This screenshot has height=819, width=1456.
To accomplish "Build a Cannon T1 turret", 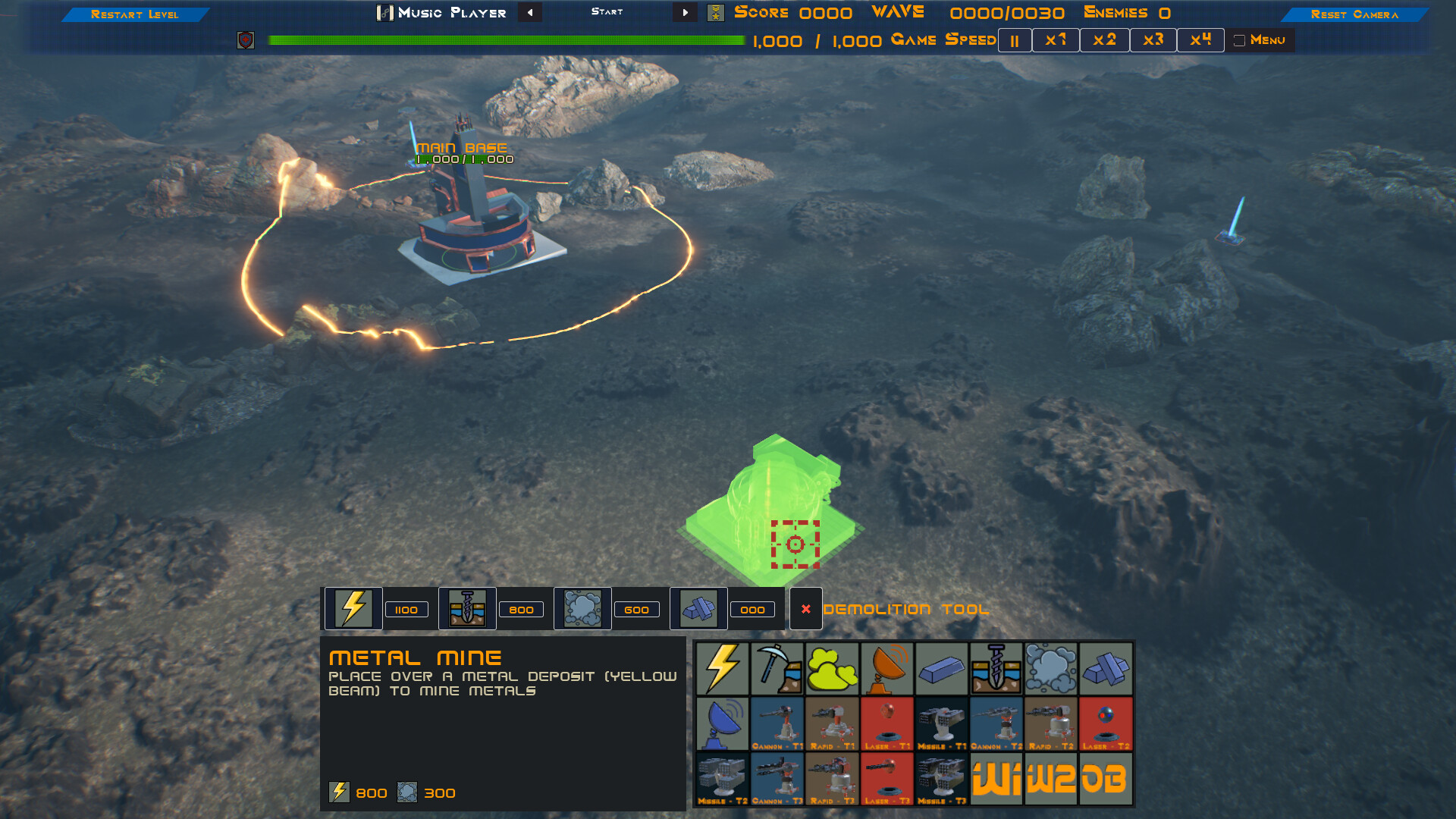I will point(778,724).
